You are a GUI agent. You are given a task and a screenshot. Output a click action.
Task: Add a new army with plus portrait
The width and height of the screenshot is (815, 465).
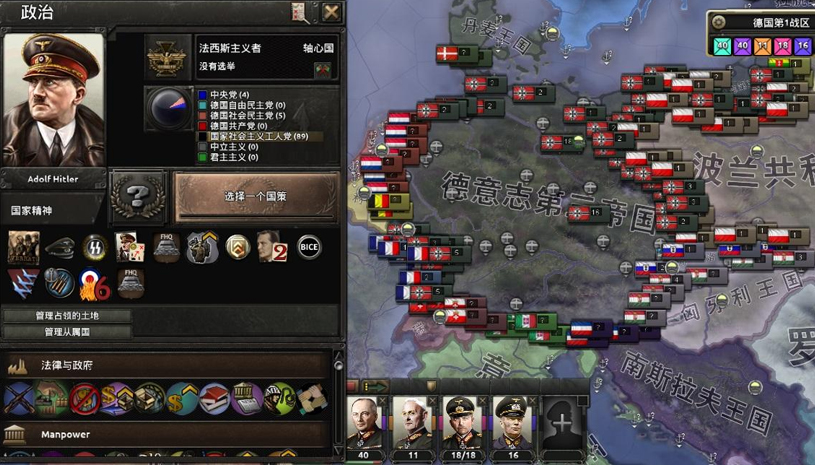[563, 424]
